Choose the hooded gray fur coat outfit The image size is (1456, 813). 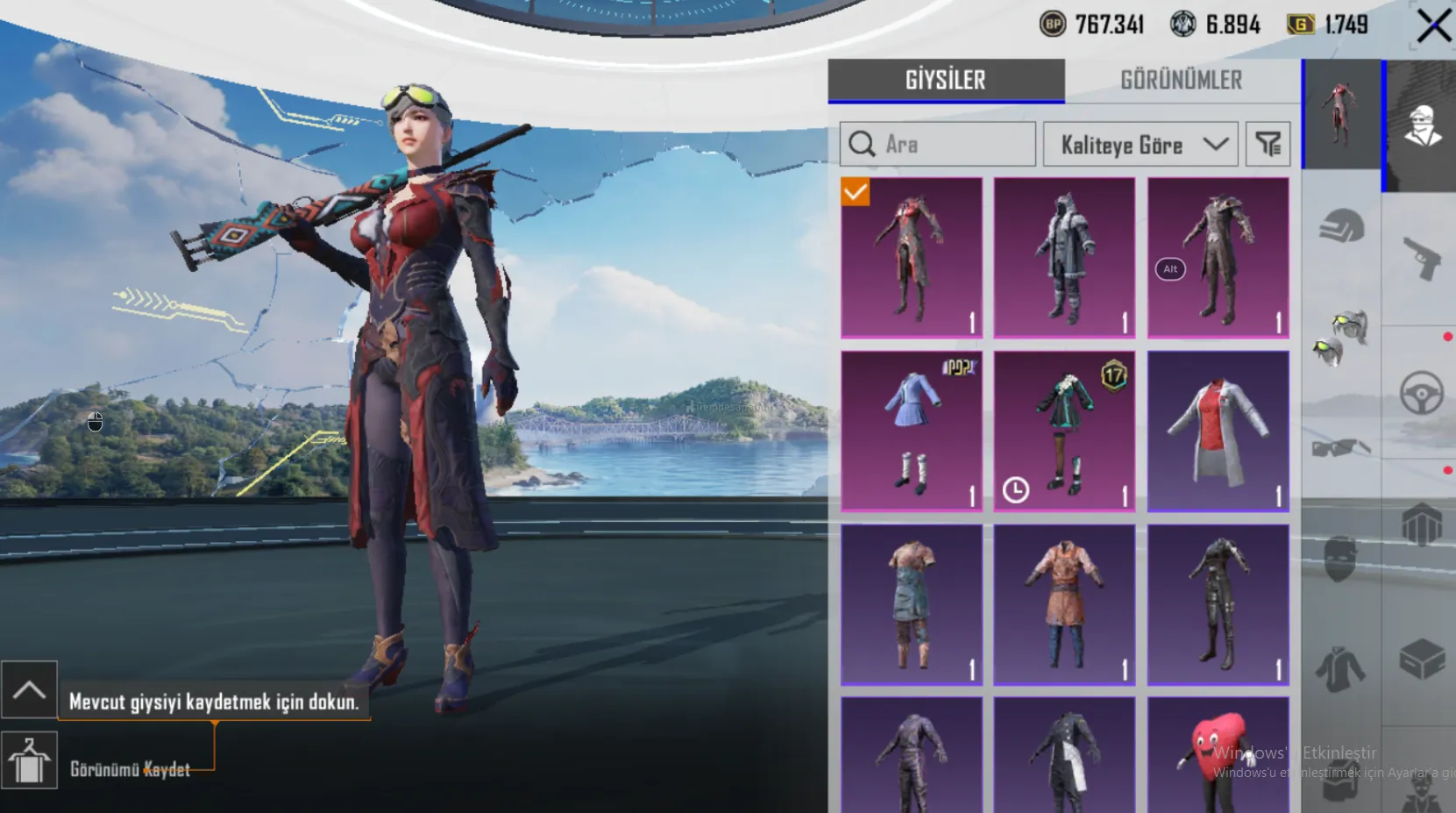pos(1064,258)
